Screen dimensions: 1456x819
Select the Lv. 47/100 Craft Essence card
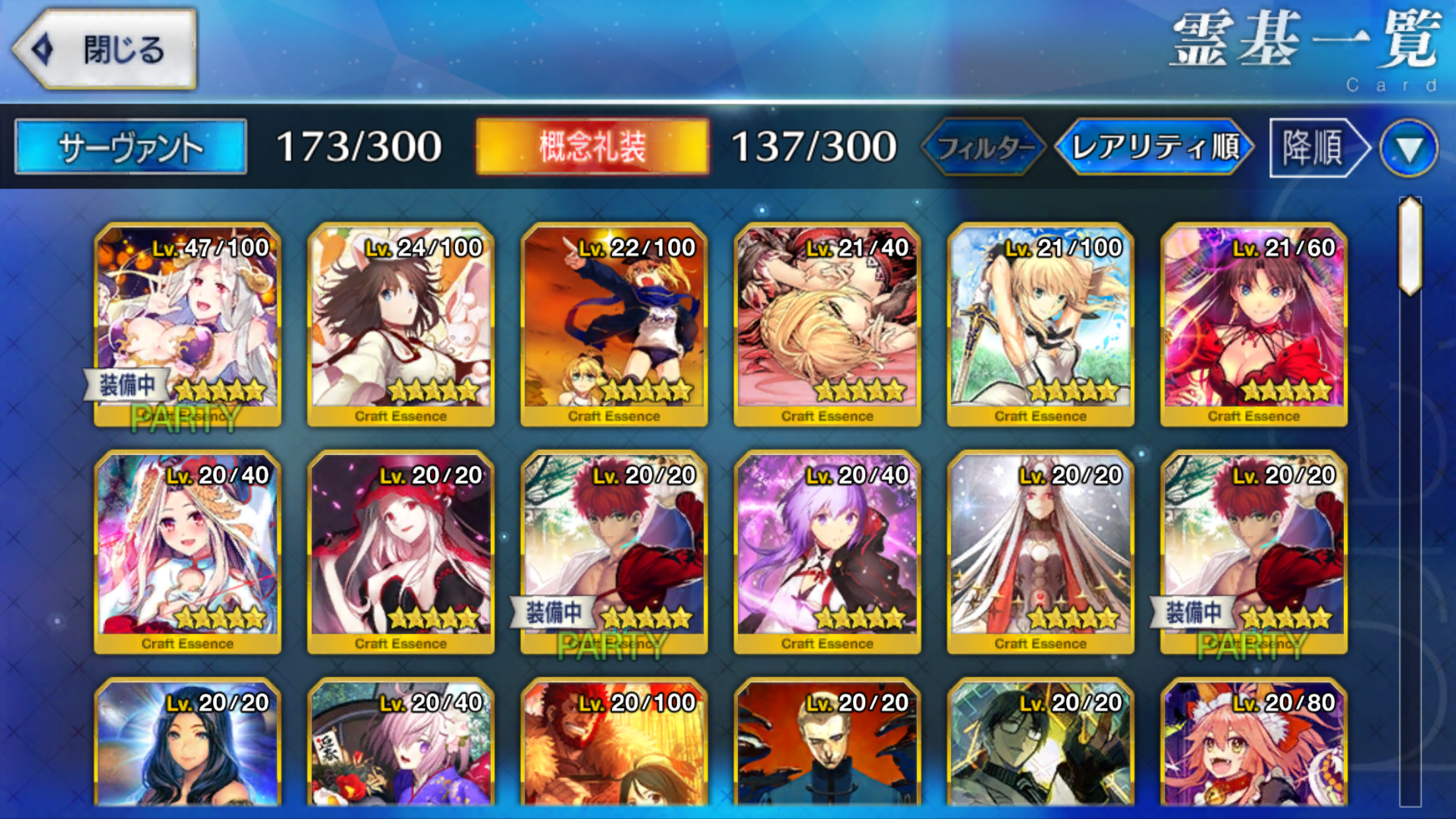point(188,324)
